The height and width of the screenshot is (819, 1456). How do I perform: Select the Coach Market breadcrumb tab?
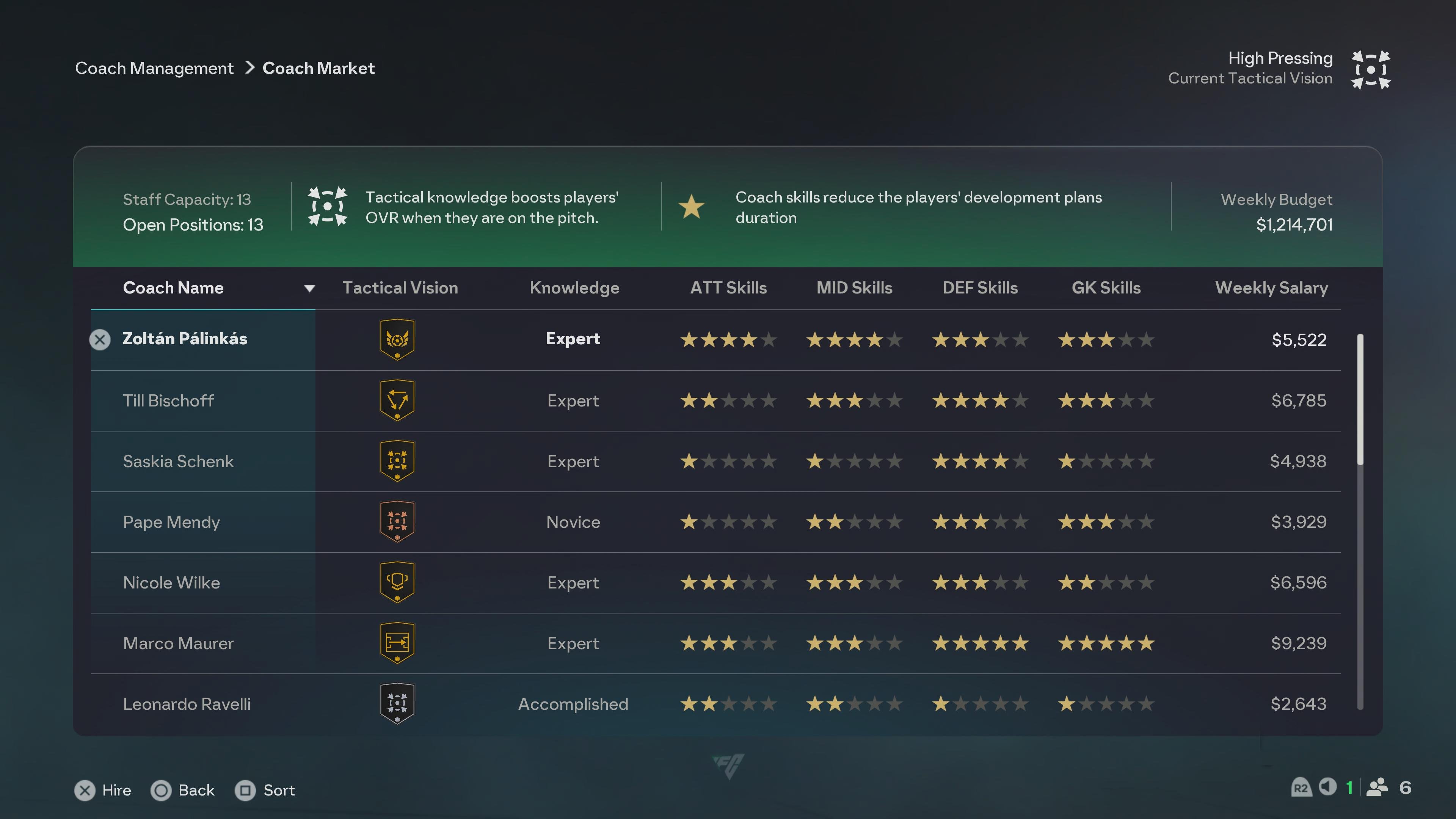tap(318, 68)
